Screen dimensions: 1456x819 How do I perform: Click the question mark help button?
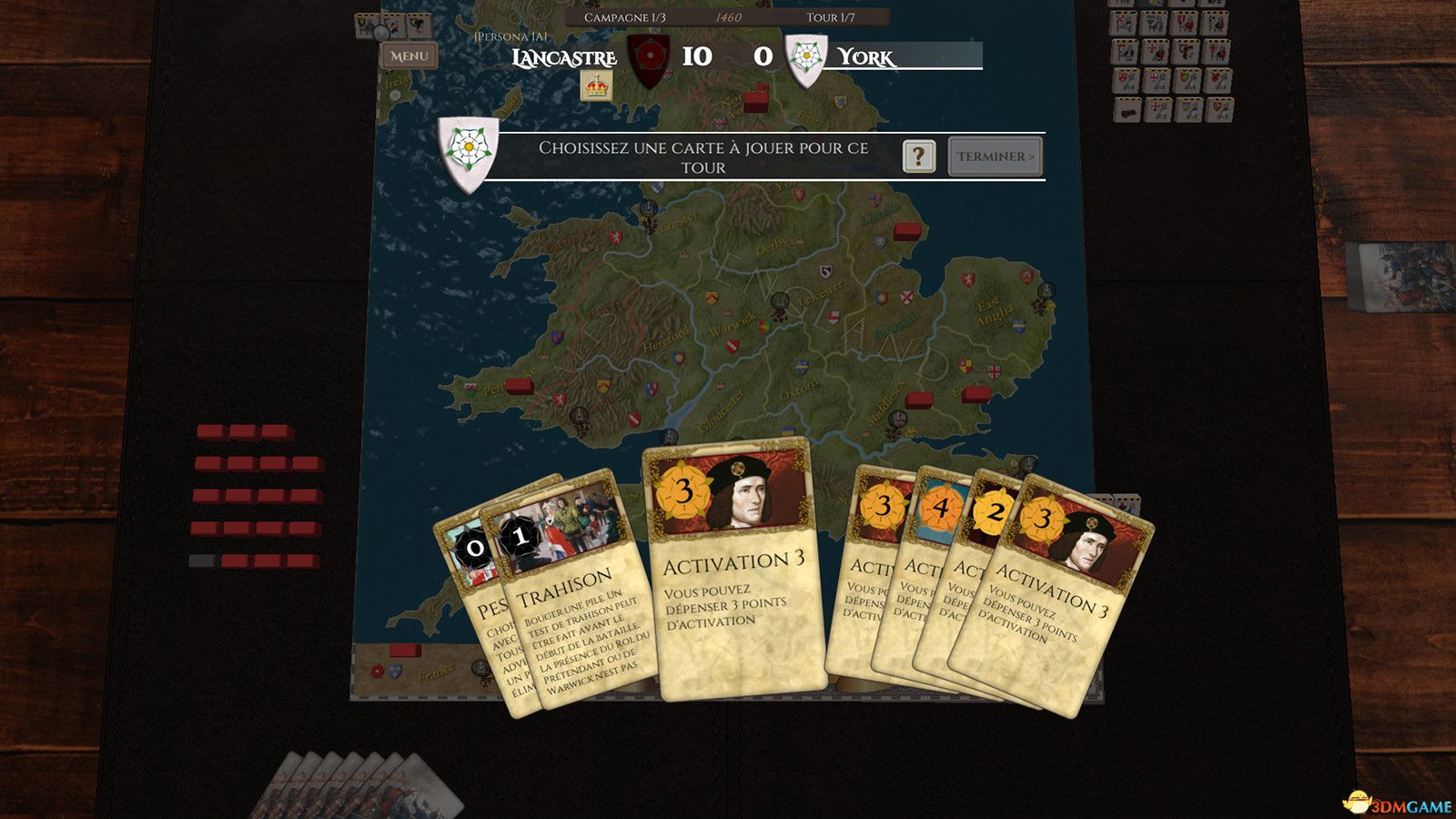pyautogui.click(x=919, y=157)
